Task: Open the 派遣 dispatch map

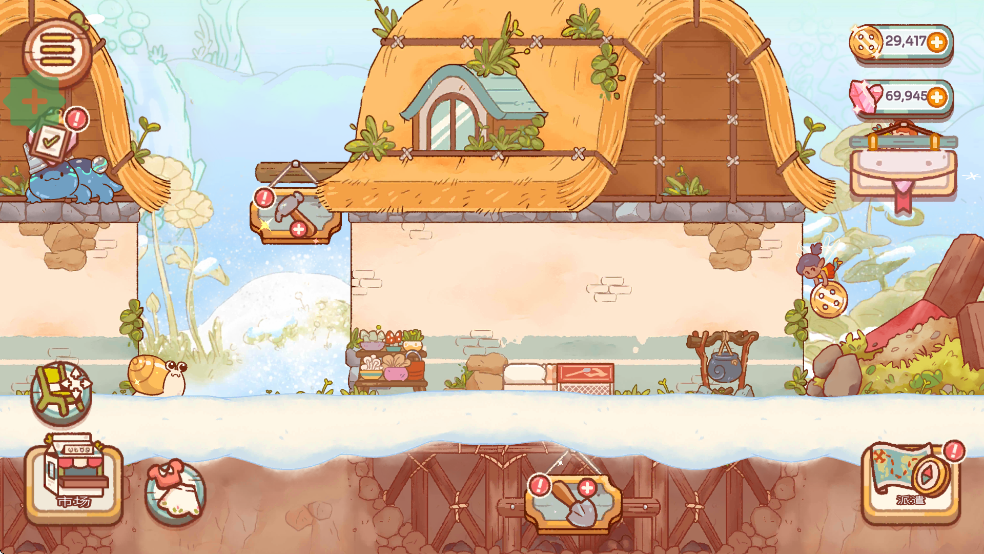Action: [910, 483]
